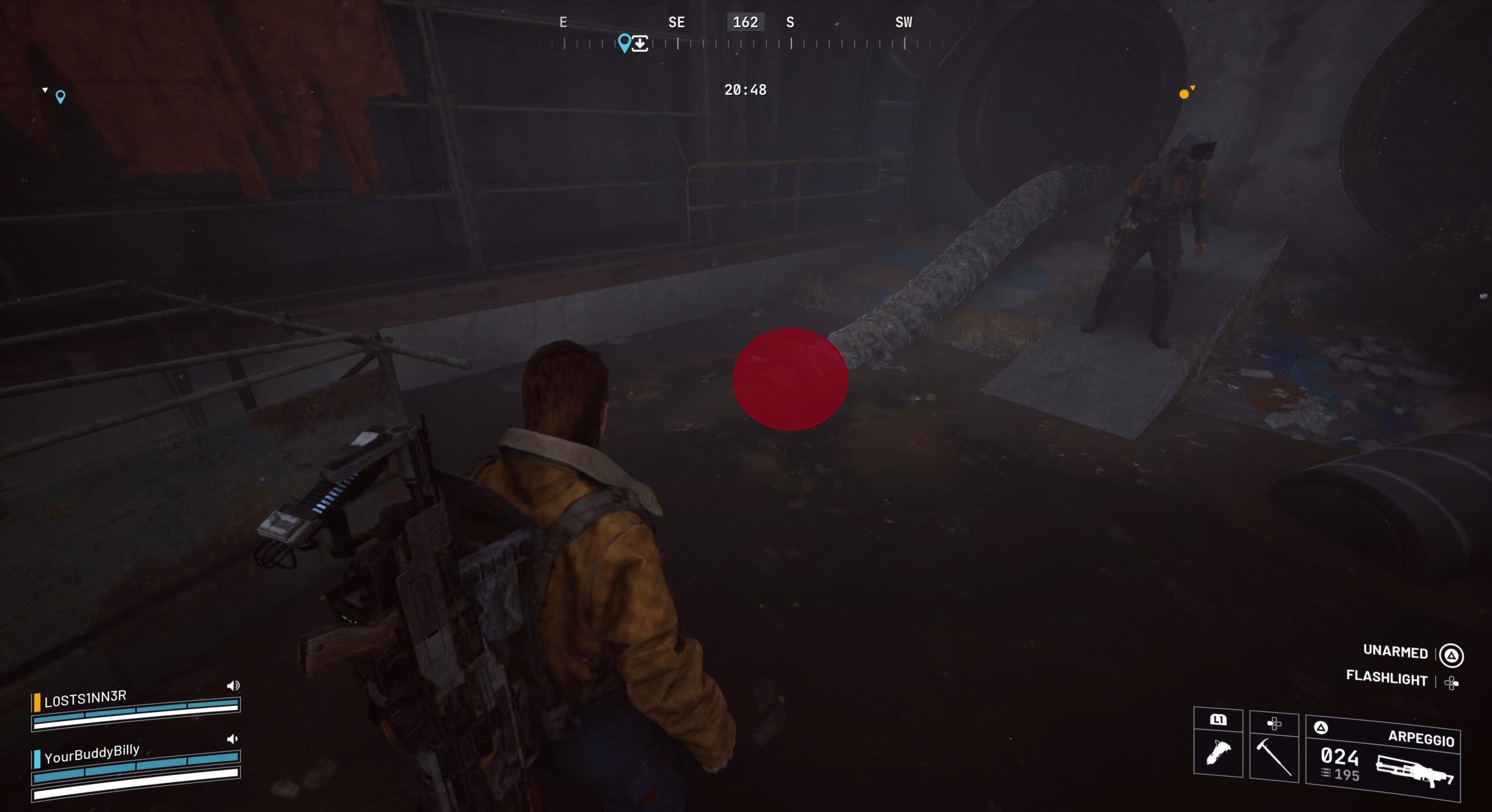
Task: Toggle LOSTS1NN3R's voice speaker icon
Action: point(233,686)
